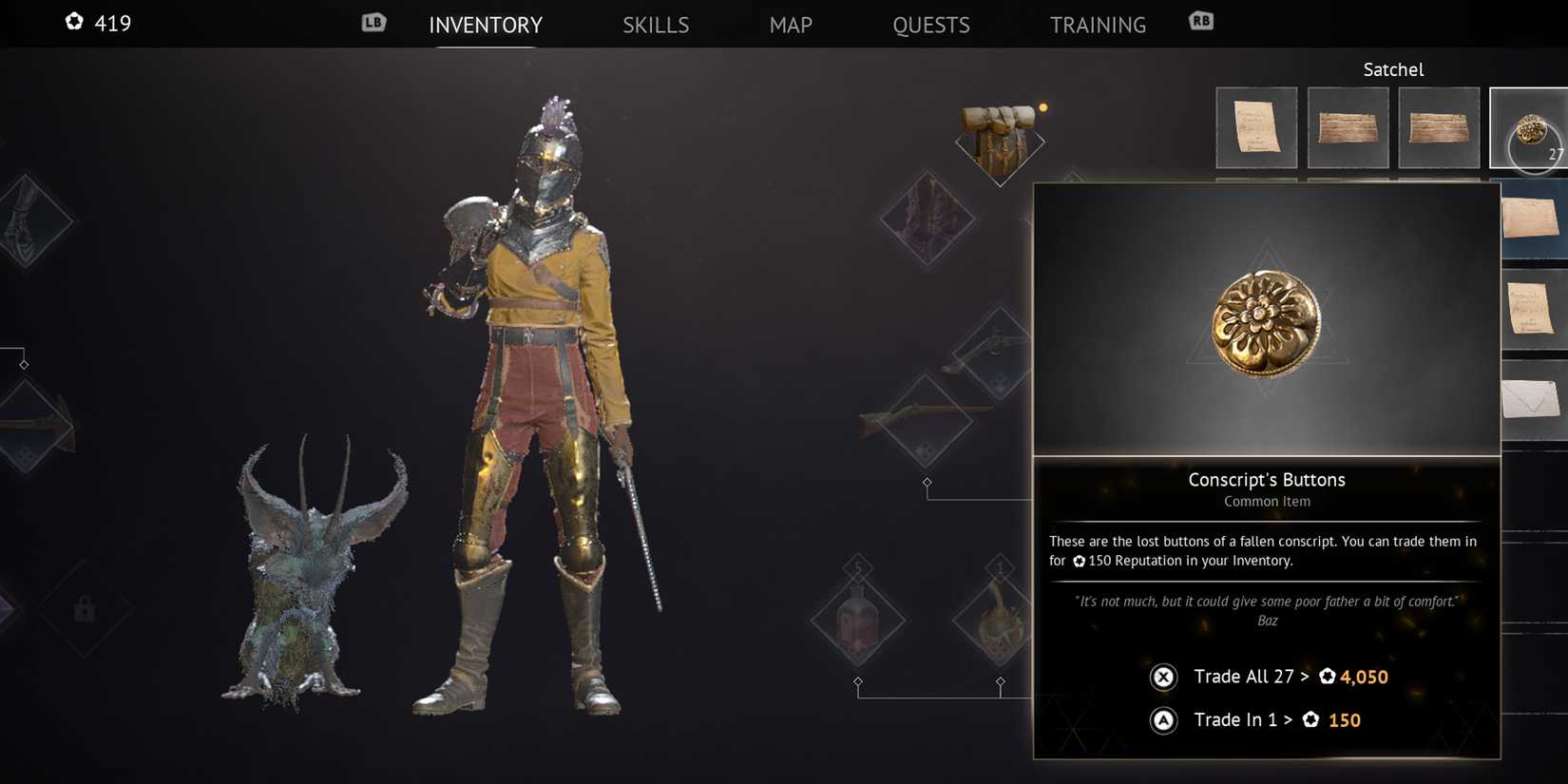Open the TRAINING tab

tap(1098, 25)
